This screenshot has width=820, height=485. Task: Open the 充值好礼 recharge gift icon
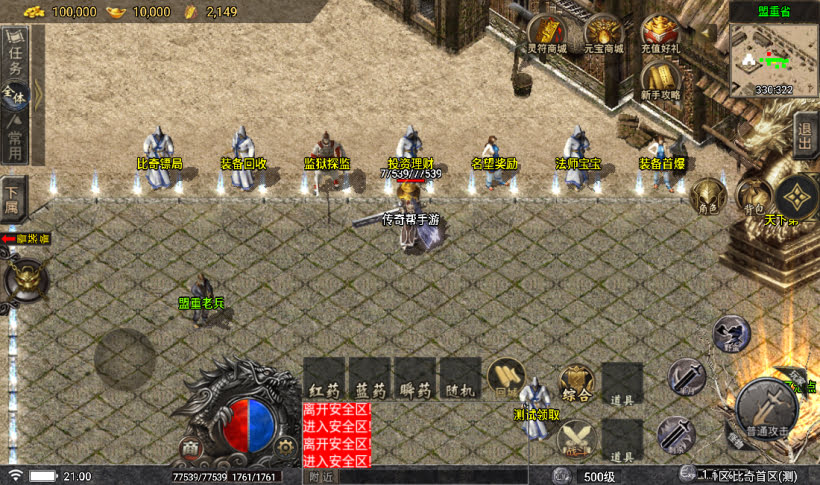click(660, 33)
